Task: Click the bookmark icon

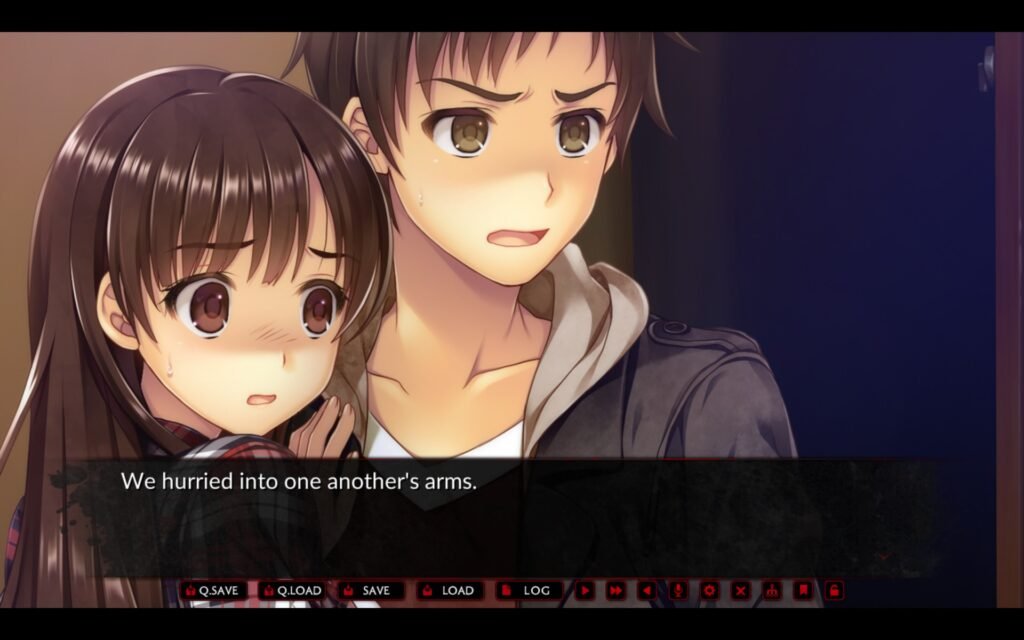Action: pyautogui.click(x=802, y=591)
